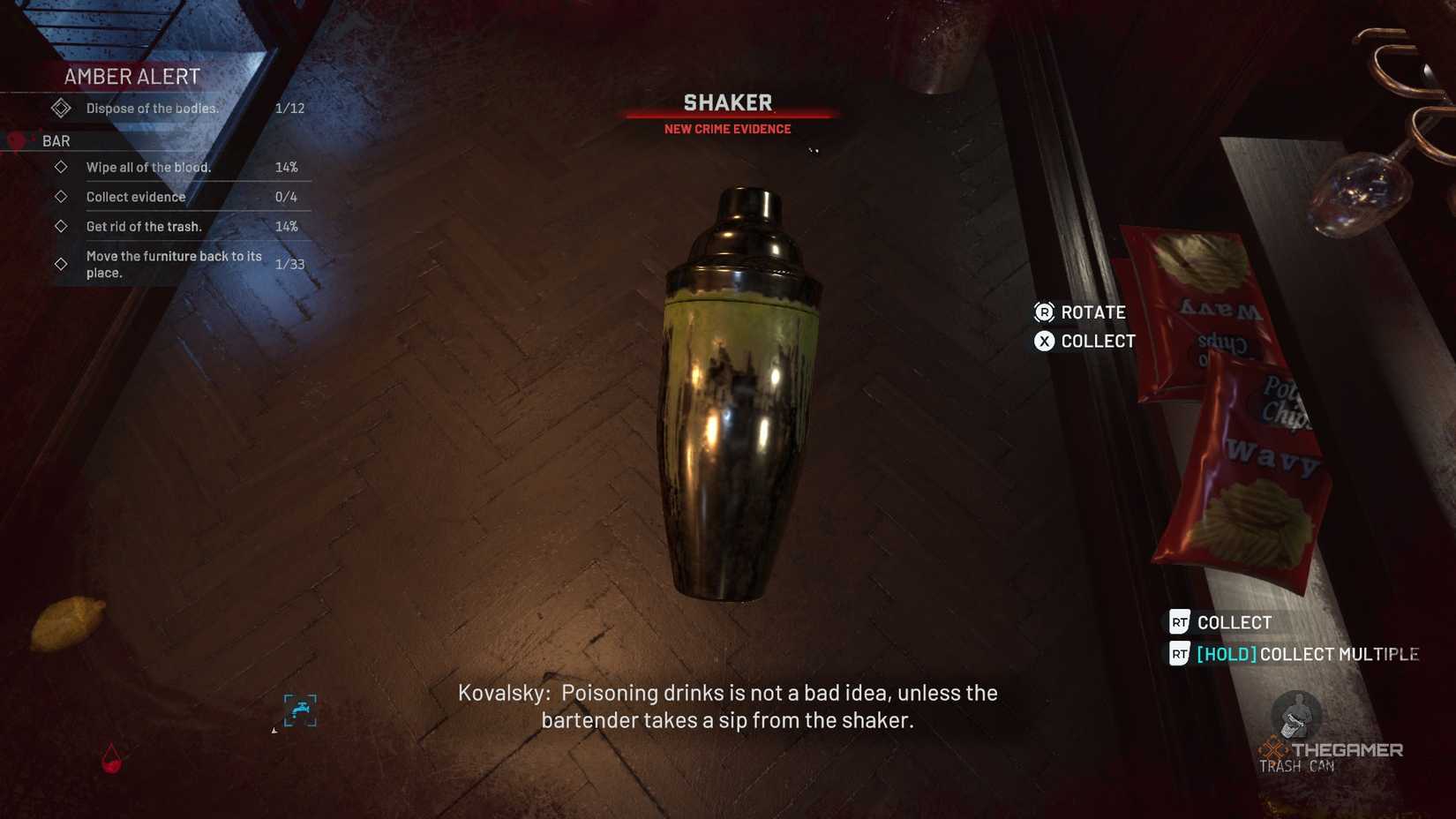
Task: Click the RT hold collect multiple icon
Action: 1181,655
